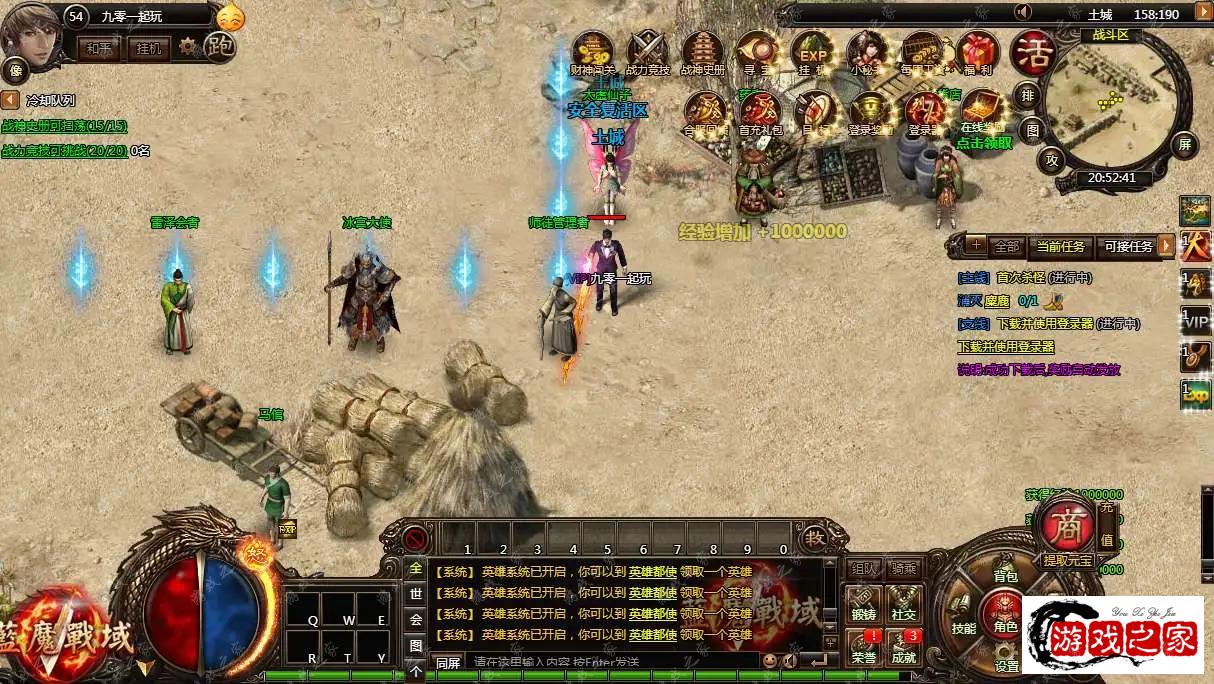This screenshot has height=684, width=1214.
Task: Open the 成就 achievements button
Action: 904,647
